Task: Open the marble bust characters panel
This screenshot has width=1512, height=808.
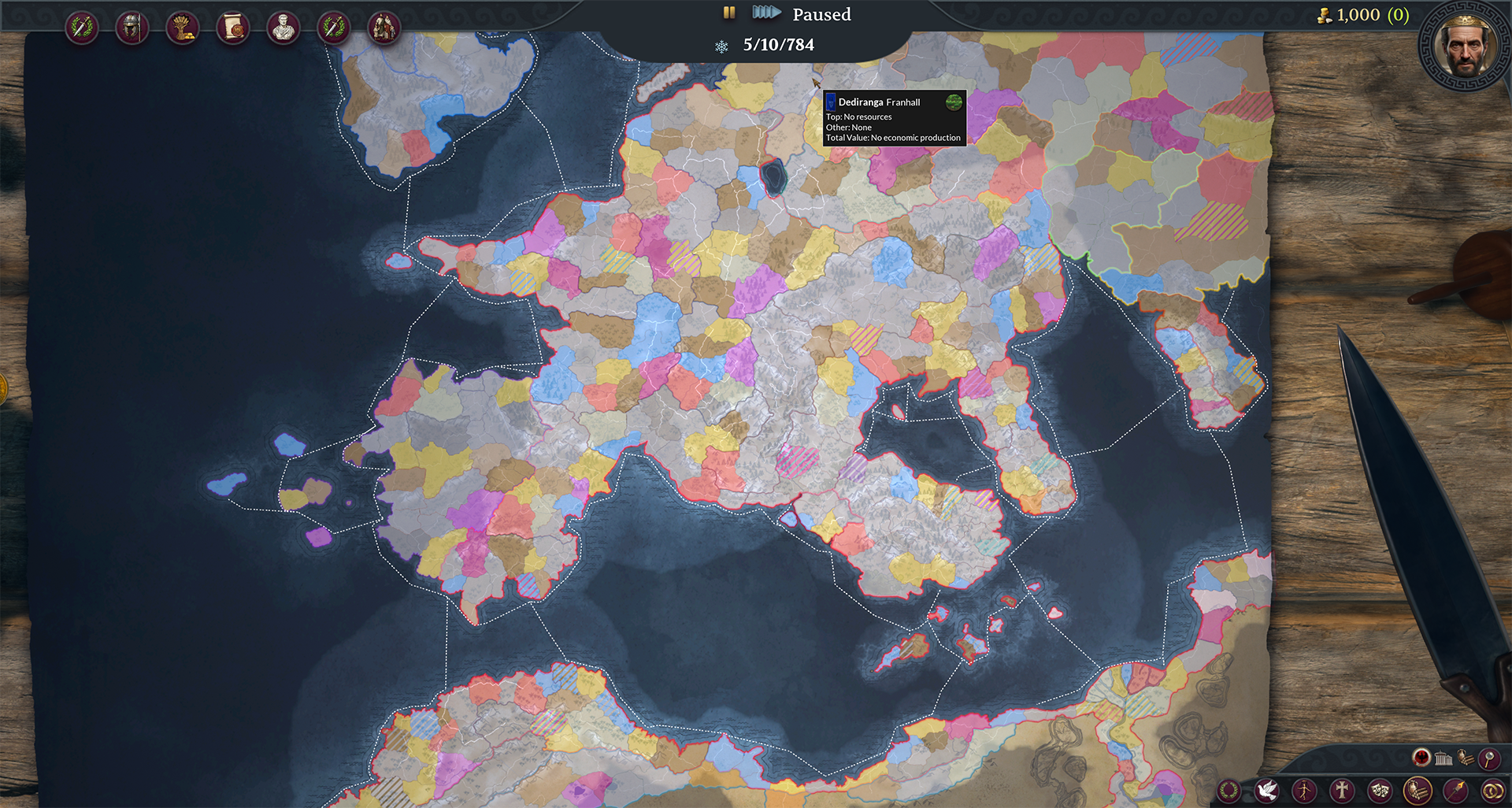Action: [x=283, y=28]
